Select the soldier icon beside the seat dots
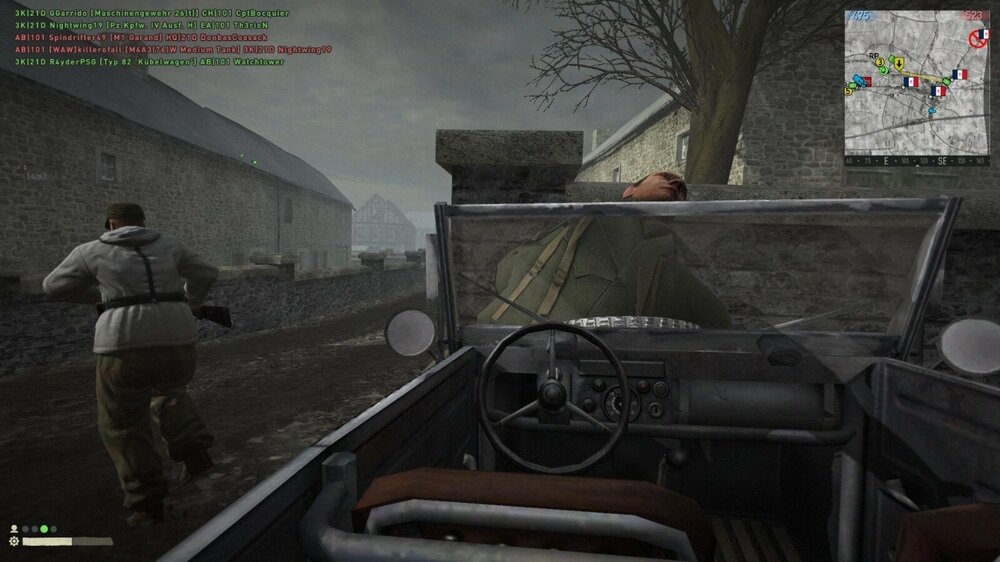The width and height of the screenshot is (1000, 562). click(x=14, y=528)
